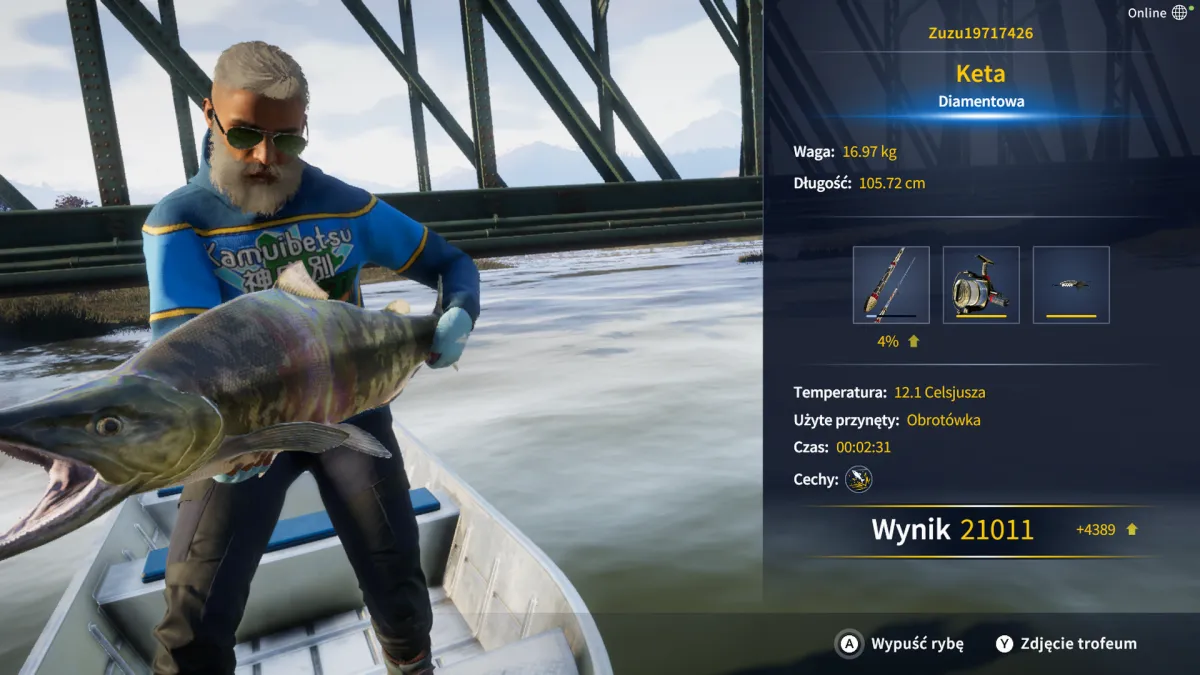This screenshot has width=1200, height=675.
Task: Select the lure equipment slot
Action: pyautogui.click(x=1071, y=285)
